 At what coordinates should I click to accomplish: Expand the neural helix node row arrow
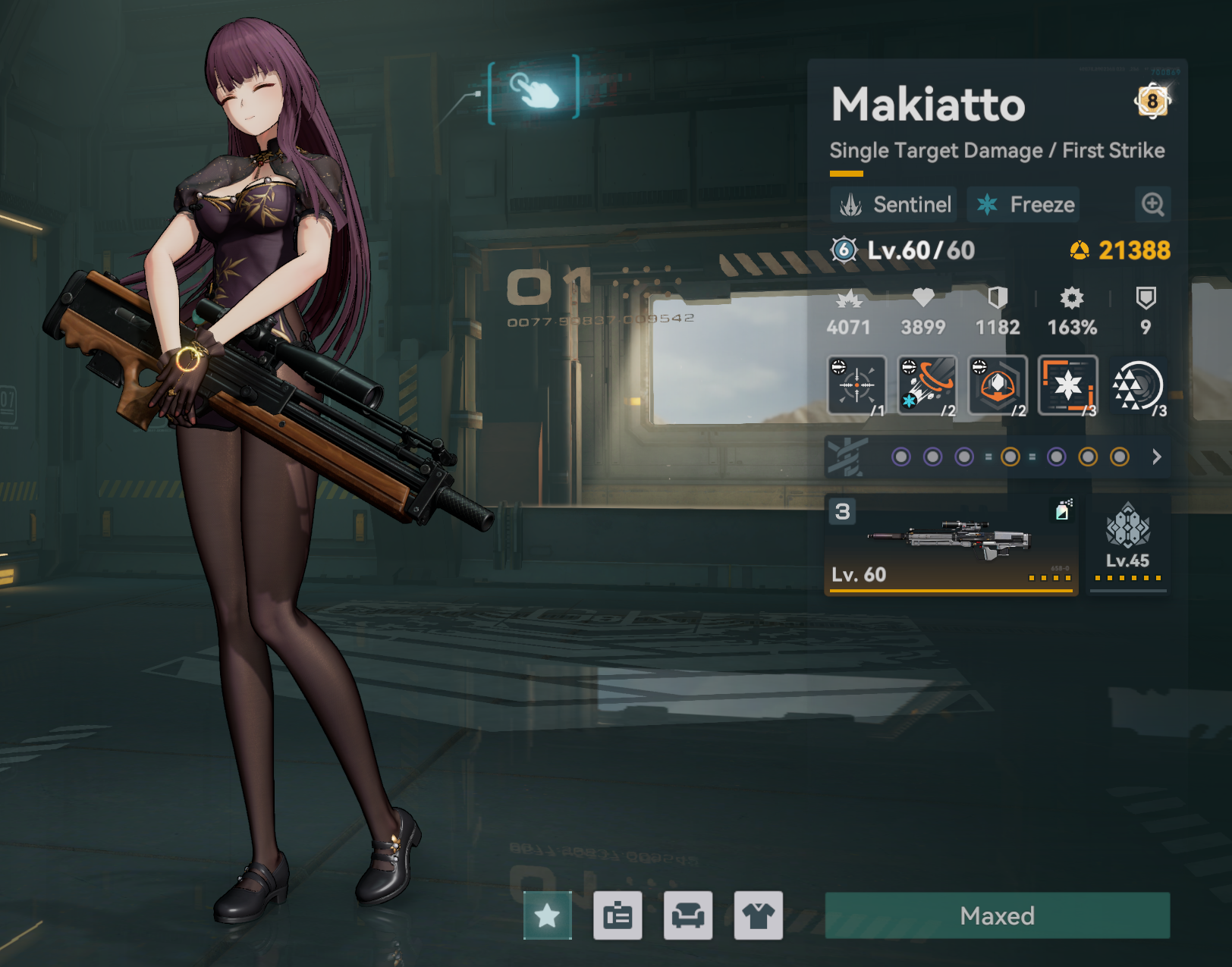tap(1156, 457)
